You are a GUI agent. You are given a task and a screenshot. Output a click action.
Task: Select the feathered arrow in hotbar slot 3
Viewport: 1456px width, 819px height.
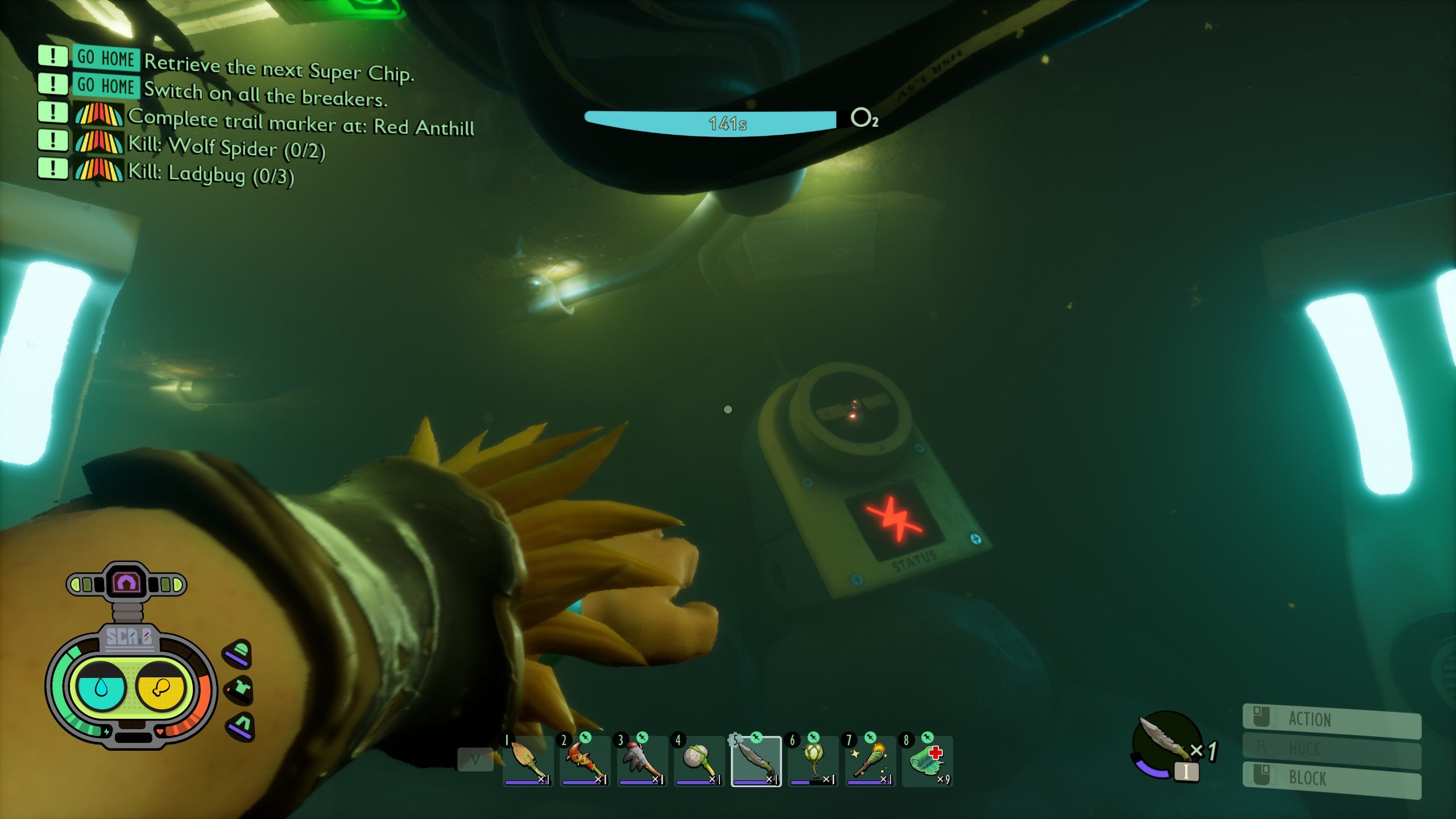tap(642, 759)
